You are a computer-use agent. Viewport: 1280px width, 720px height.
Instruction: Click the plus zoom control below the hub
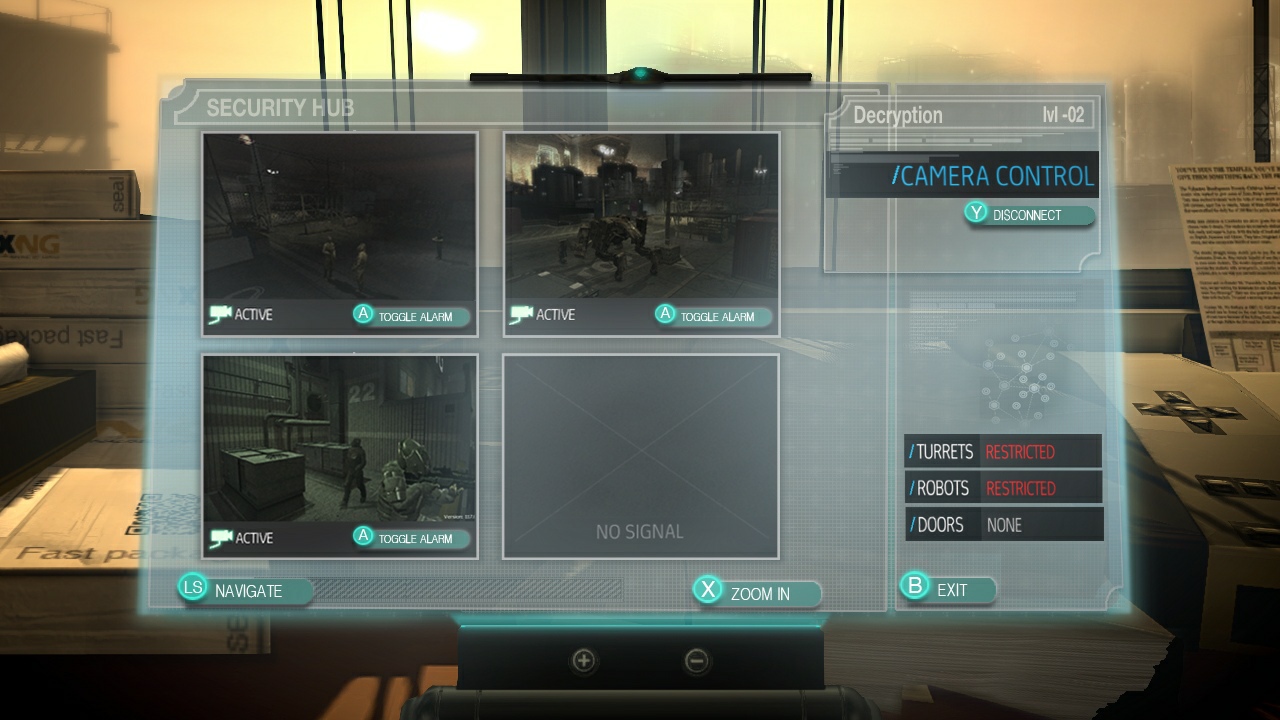tap(581, 661)
